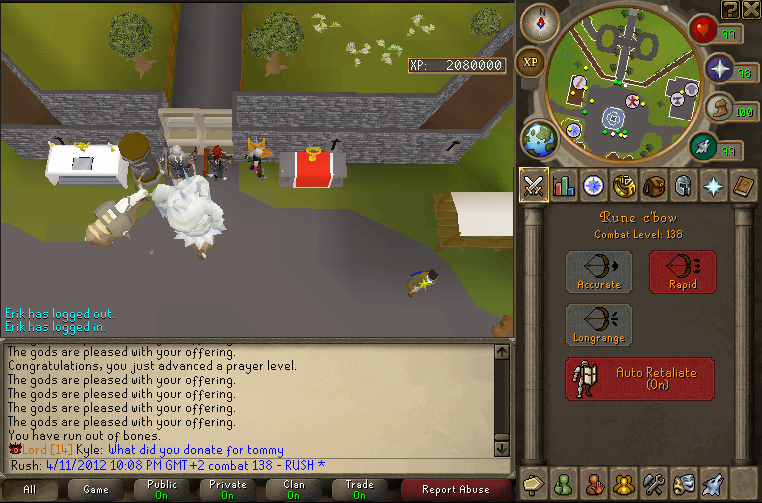Choose the Rapid attack style

(682, 272)
